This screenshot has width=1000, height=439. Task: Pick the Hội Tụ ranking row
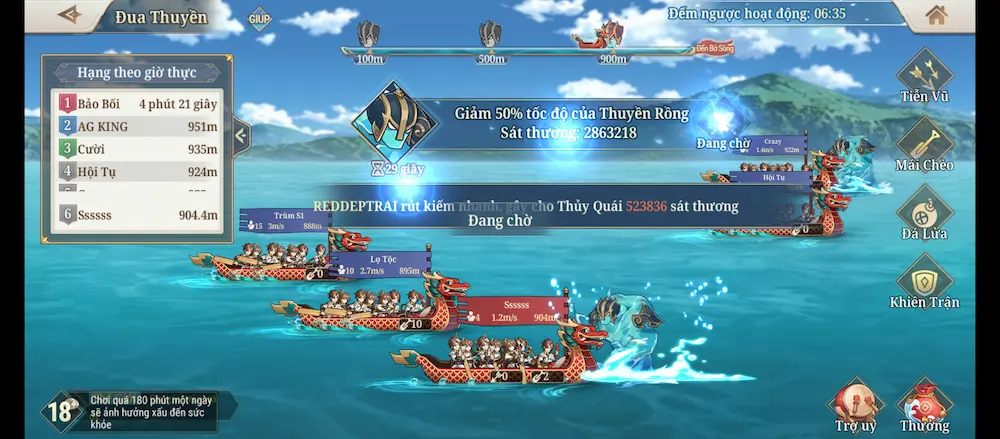138,171
